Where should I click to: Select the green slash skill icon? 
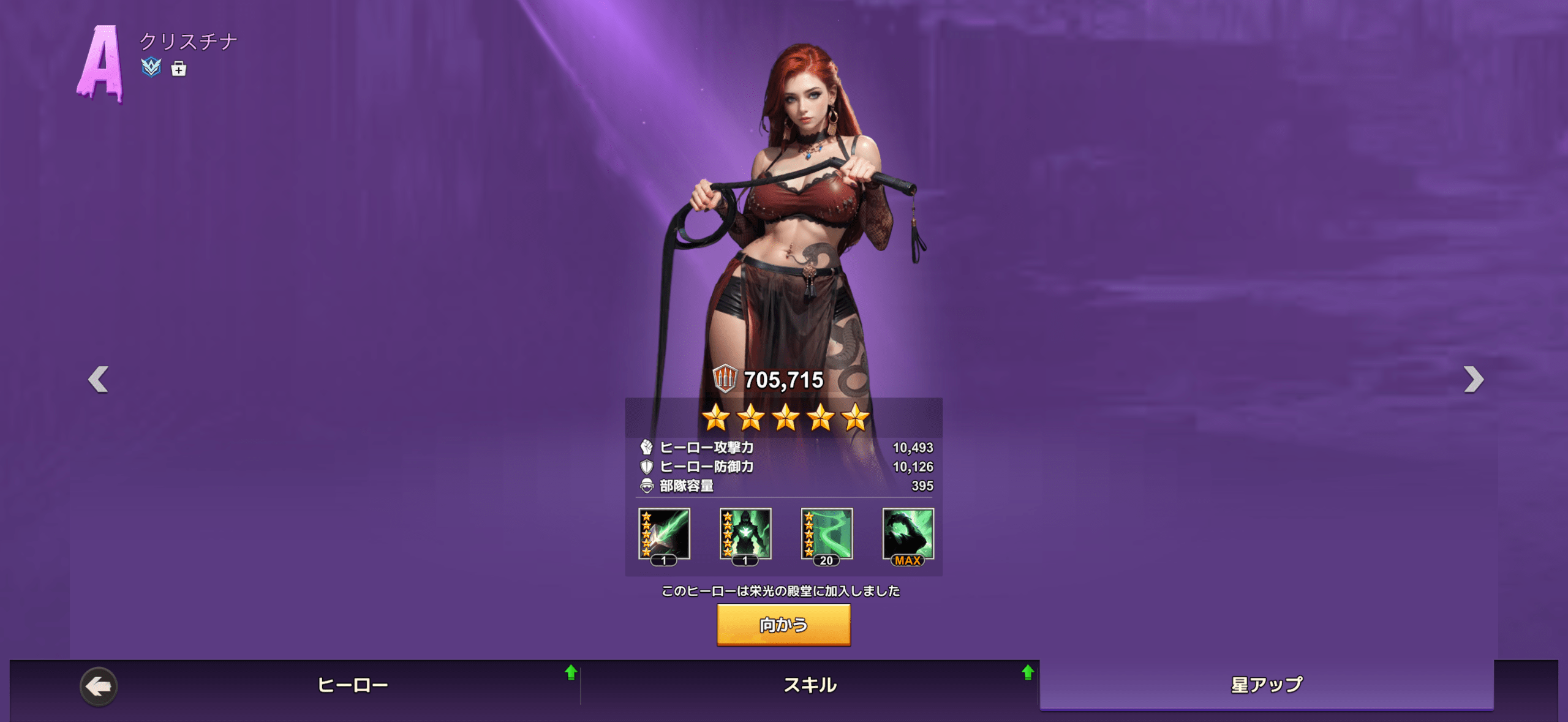(x=664, y=534)
